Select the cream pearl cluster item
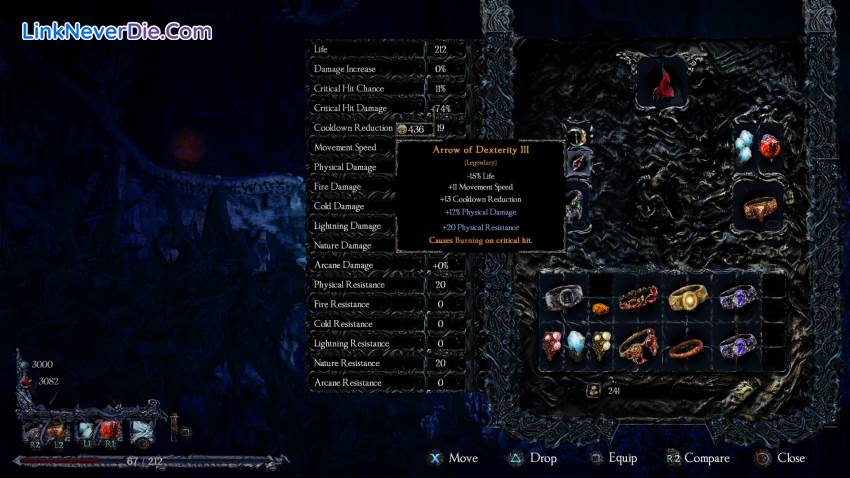This screenshot has width=850, height=478. [x=602, y=346]
